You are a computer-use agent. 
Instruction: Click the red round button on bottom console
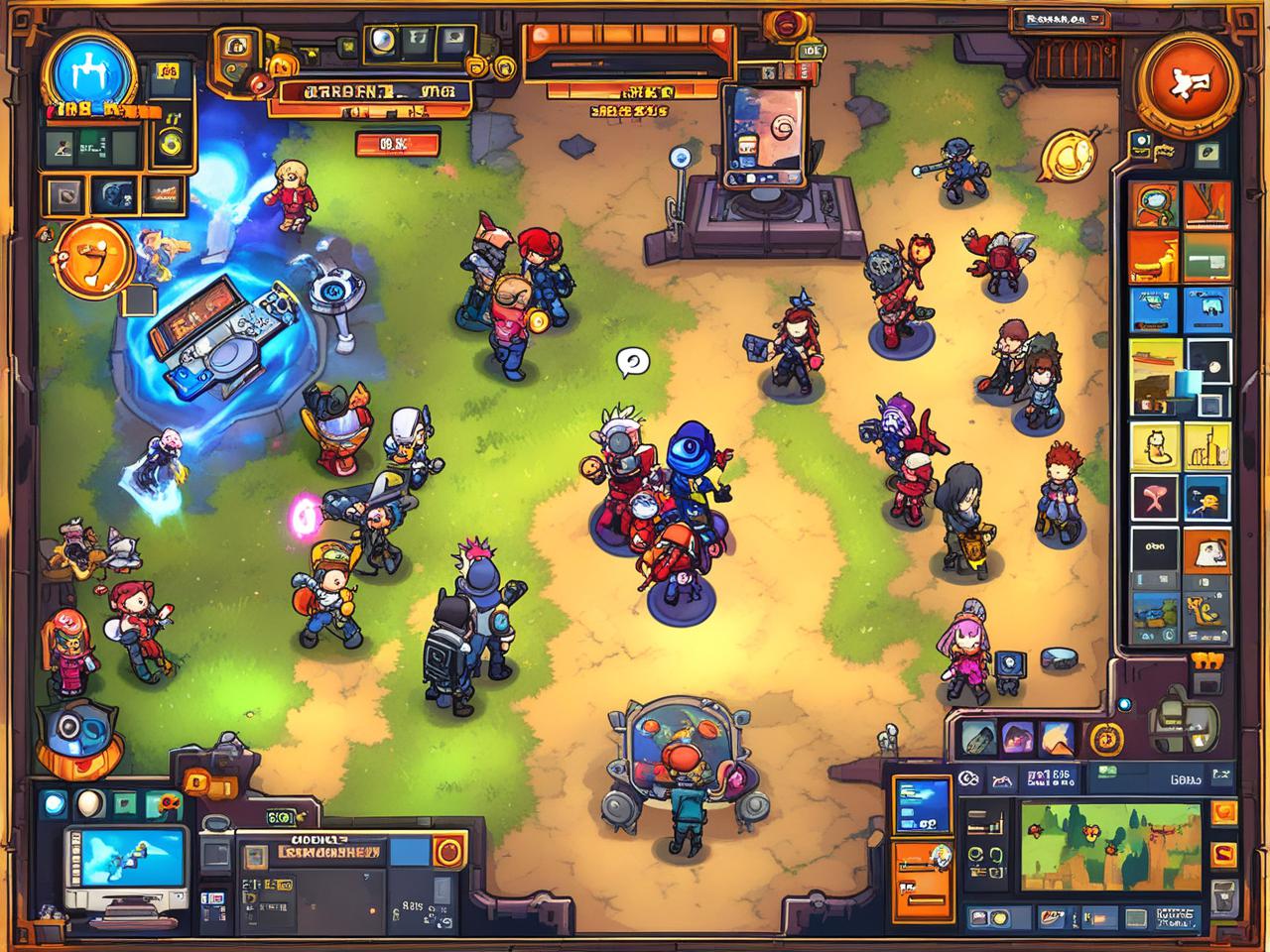(448, 851)
